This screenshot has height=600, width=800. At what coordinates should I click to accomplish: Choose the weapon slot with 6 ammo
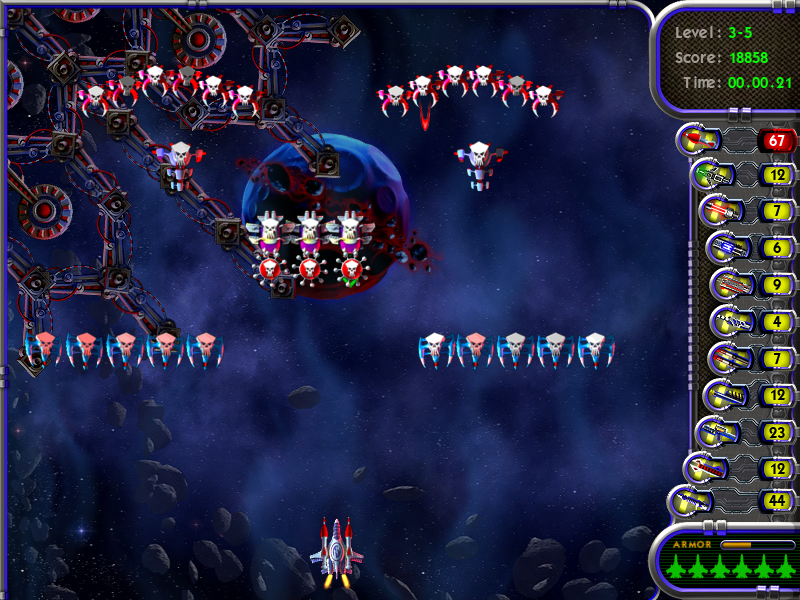[724, 247]
